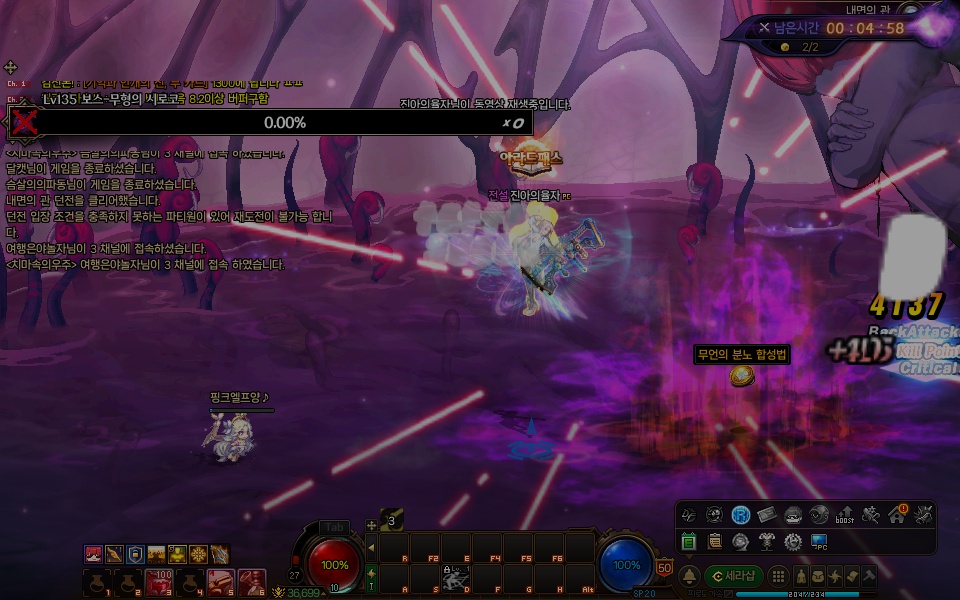960x600 pixels.
Task: Open the 세라샵 cash shop
Action: [x=734, y=577]
